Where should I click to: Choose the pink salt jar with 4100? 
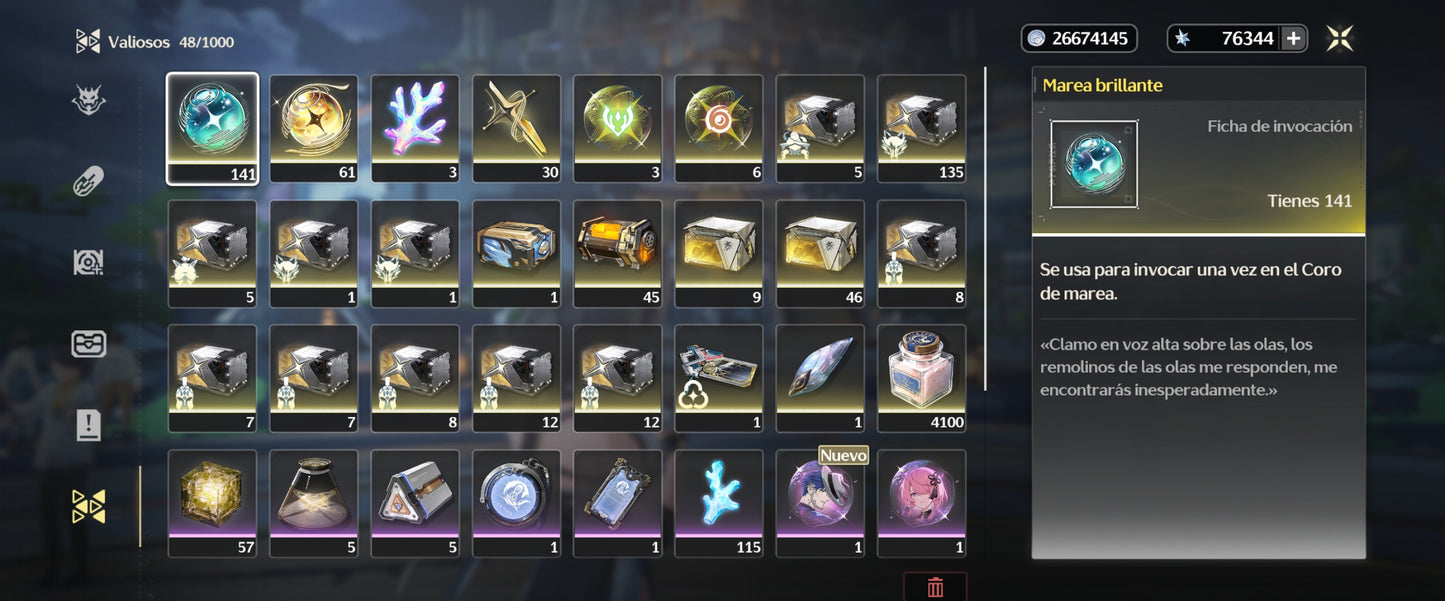pos(922,377)
